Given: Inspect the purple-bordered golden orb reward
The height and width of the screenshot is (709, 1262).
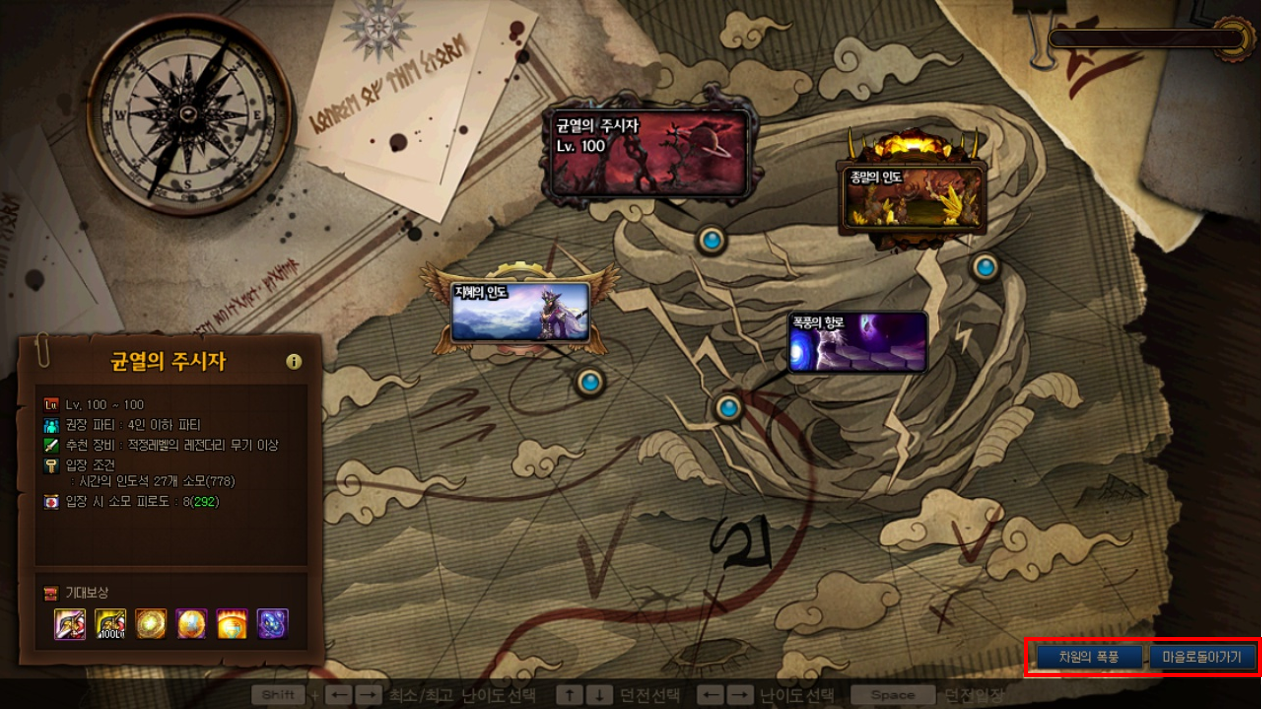Looking at the screenshot, I should [x=191, y=624].
